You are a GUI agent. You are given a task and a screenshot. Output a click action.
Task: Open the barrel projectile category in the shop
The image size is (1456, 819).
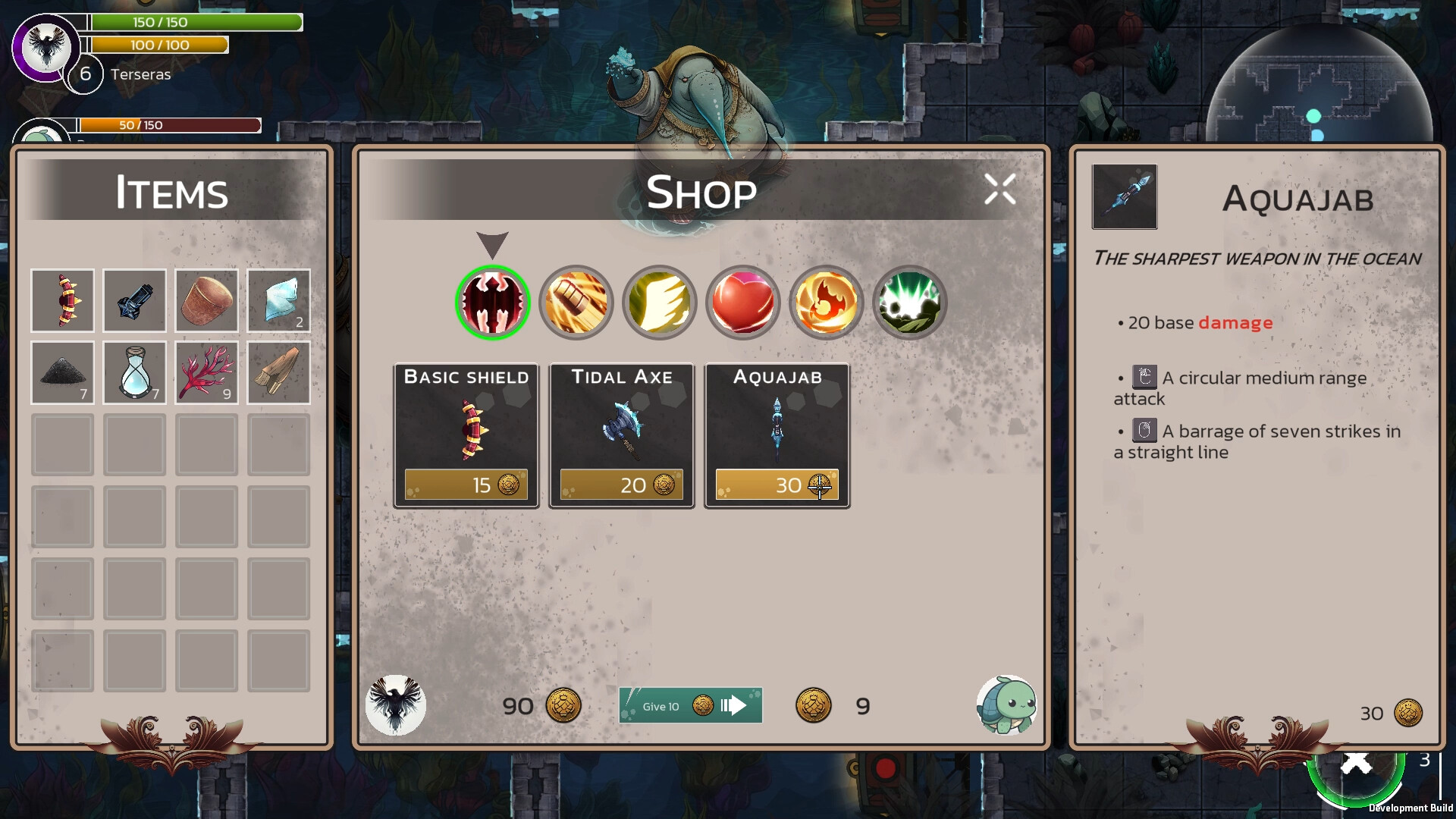(x=576, y=303)
